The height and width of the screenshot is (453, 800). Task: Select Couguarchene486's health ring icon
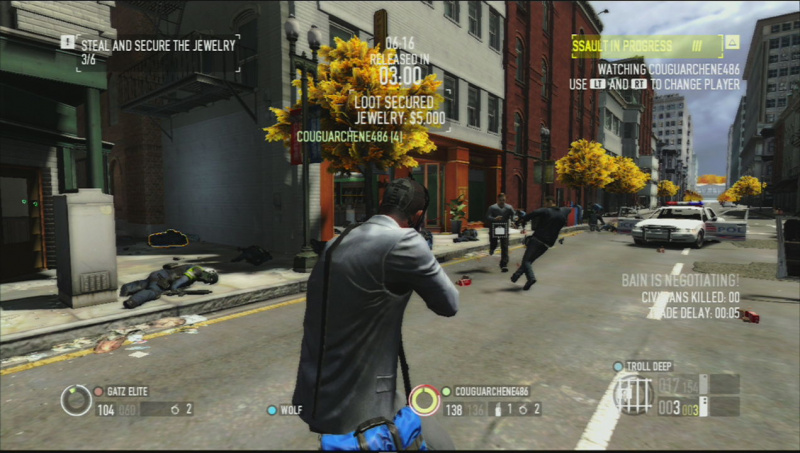click(424, 400)
